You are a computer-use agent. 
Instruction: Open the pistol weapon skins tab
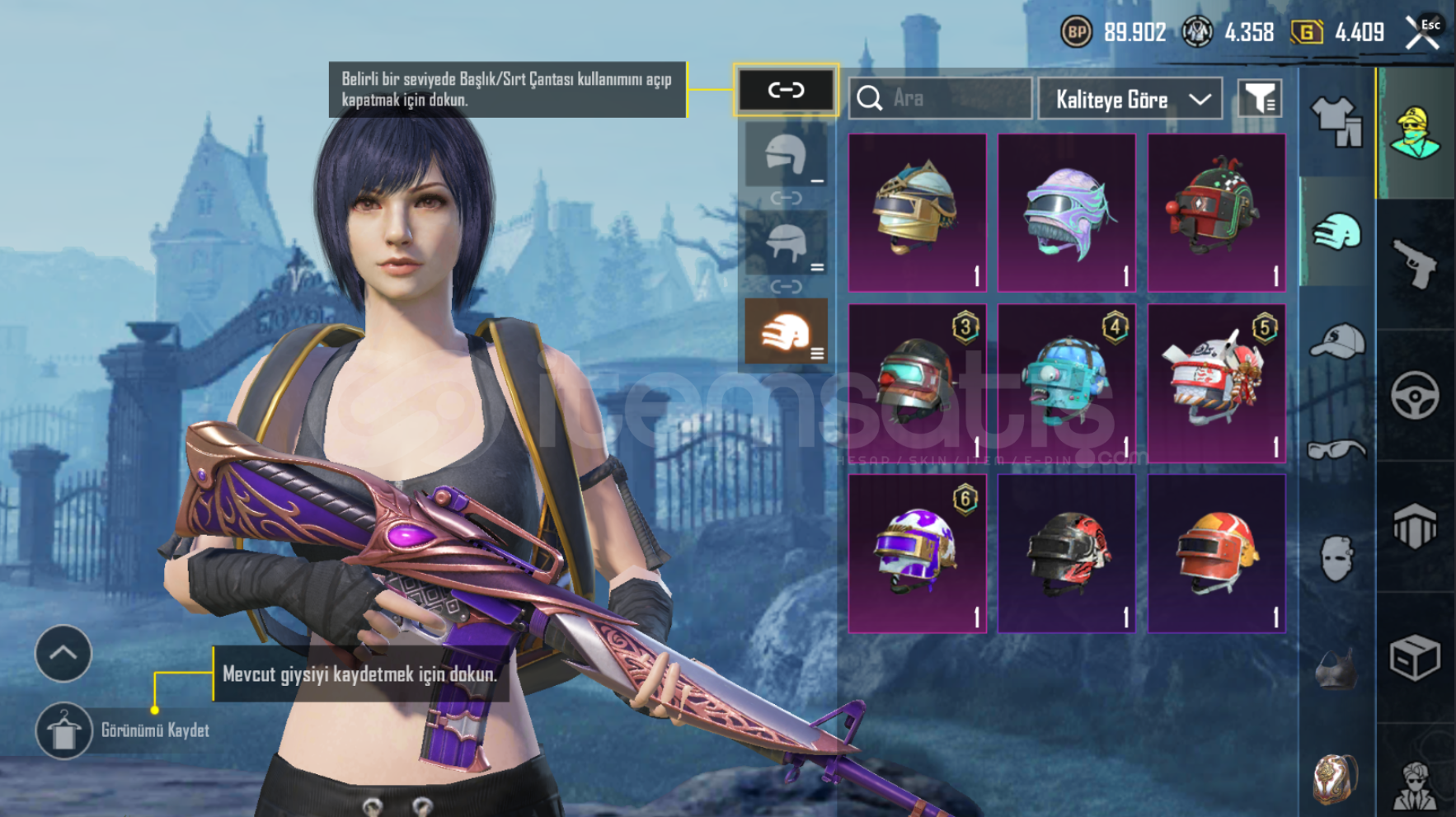click(1415, 264)
